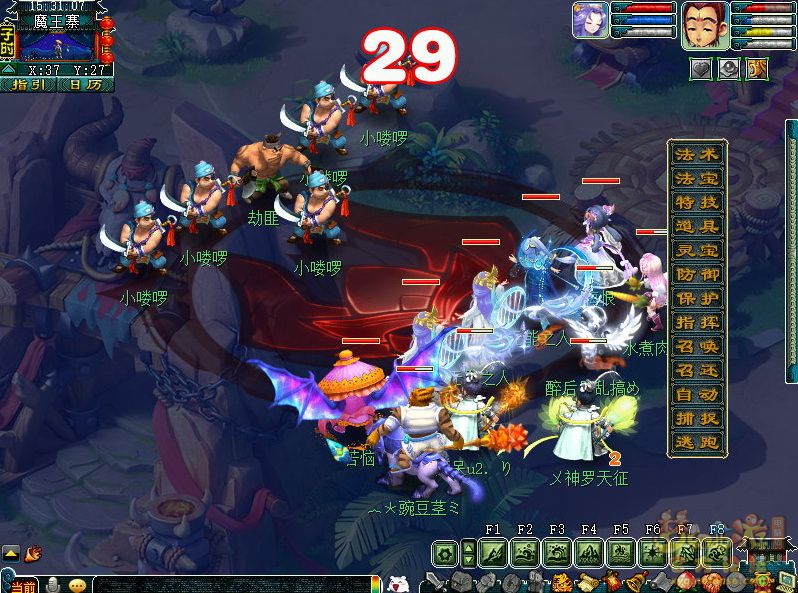Click the 当前 chat channel button
Screen dimensions: 798x593
pos(24,585)
